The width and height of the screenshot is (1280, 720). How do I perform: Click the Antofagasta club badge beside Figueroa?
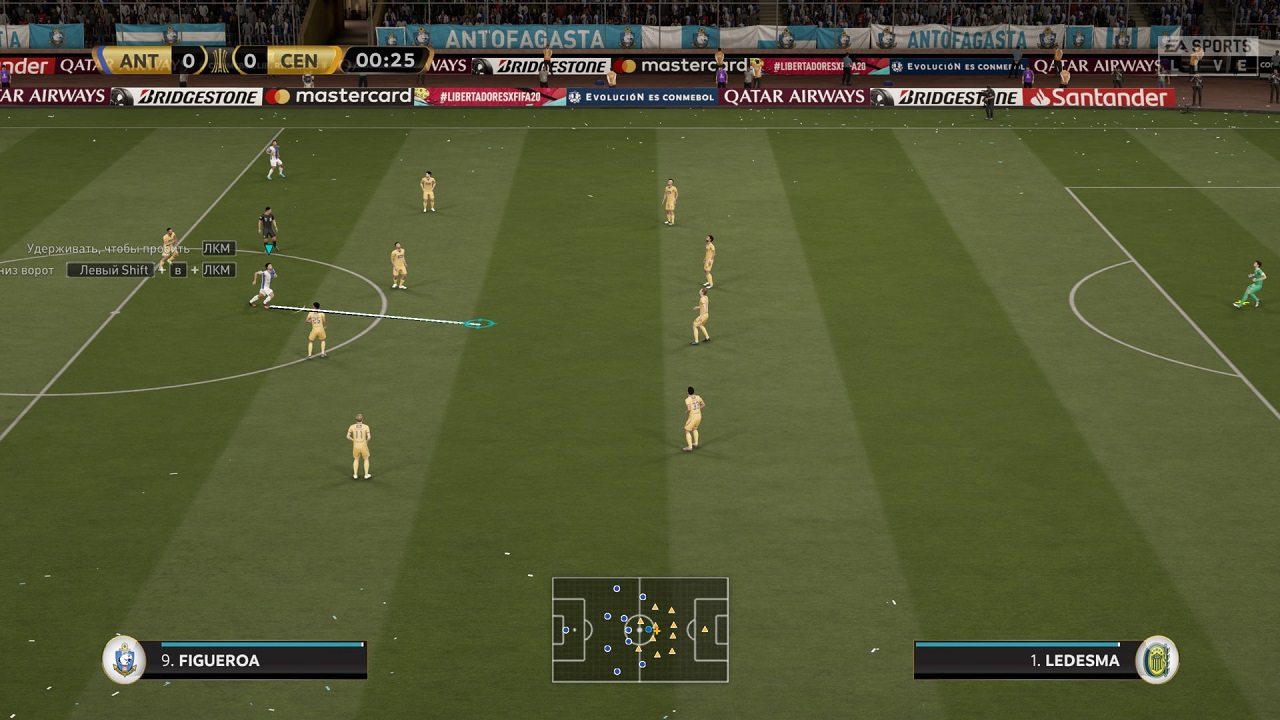[124, 660]
